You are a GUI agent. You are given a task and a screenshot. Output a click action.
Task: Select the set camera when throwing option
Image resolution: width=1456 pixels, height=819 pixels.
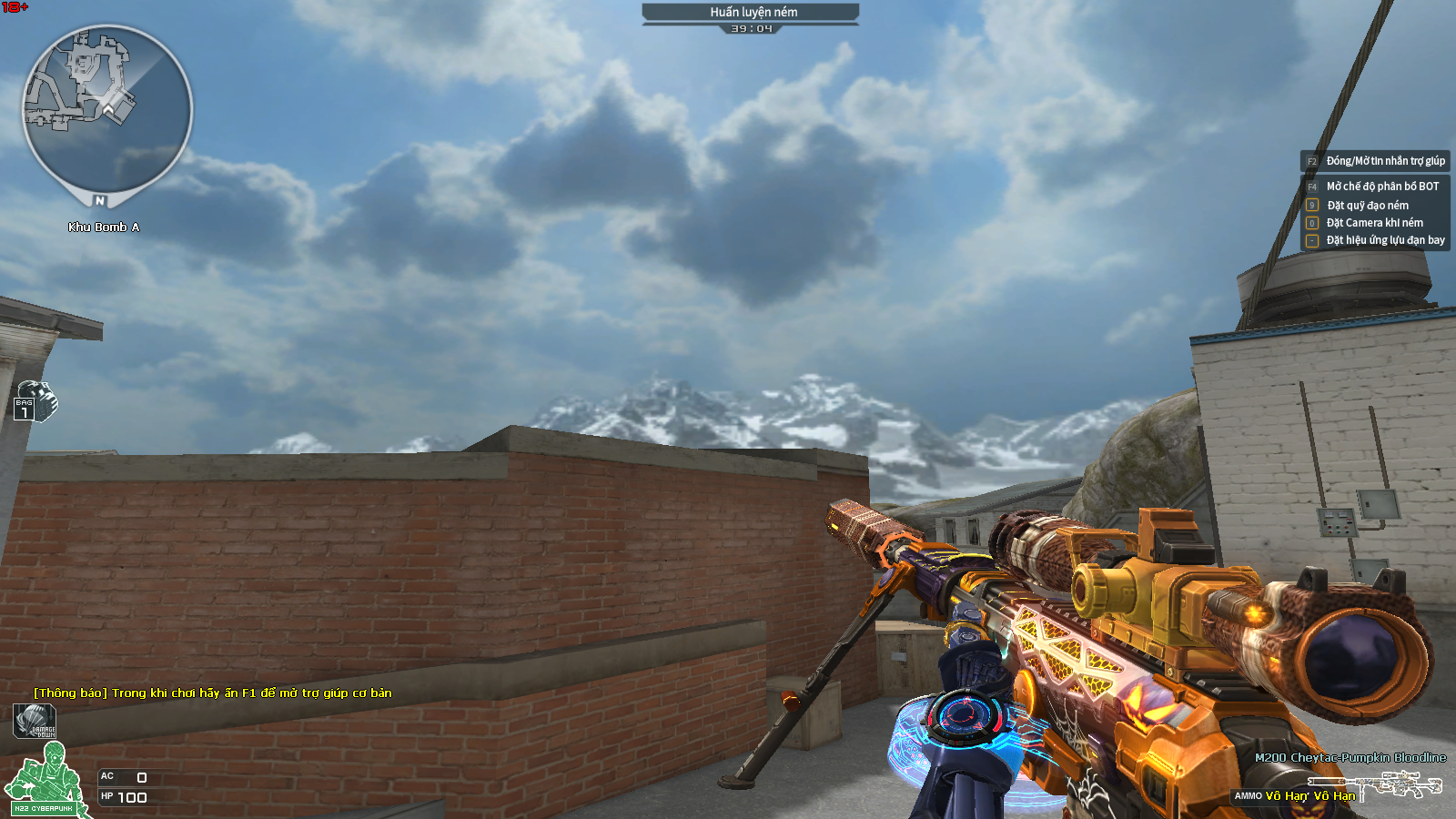click(x=1374, y=223)
